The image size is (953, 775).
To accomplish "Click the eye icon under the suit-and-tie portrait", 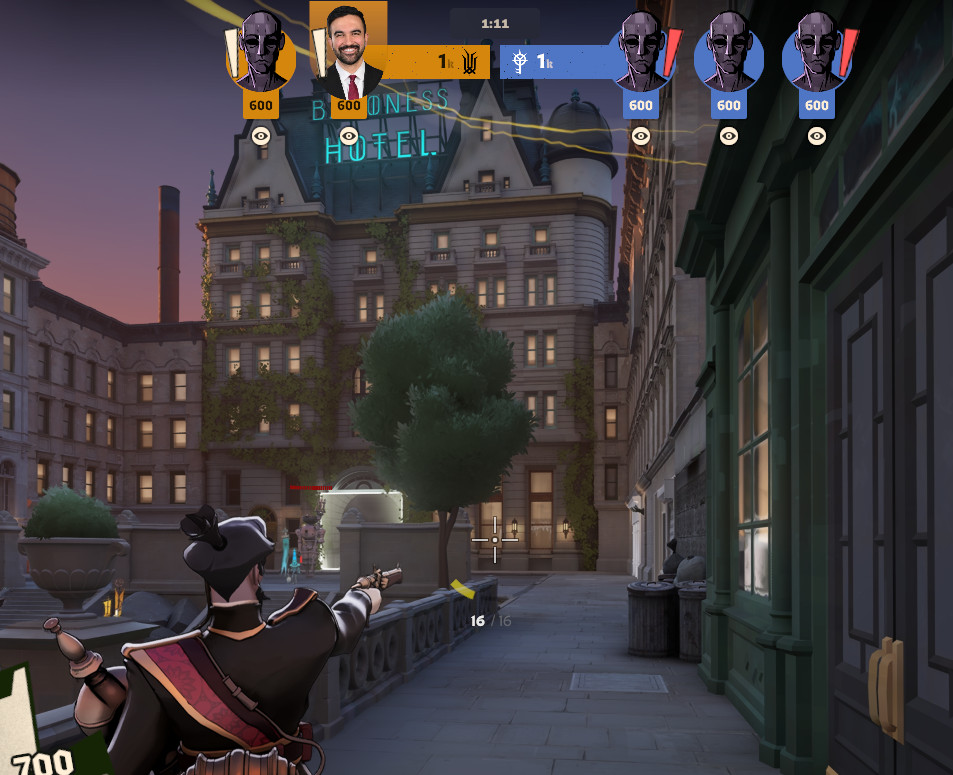I will tap(349, 135).
